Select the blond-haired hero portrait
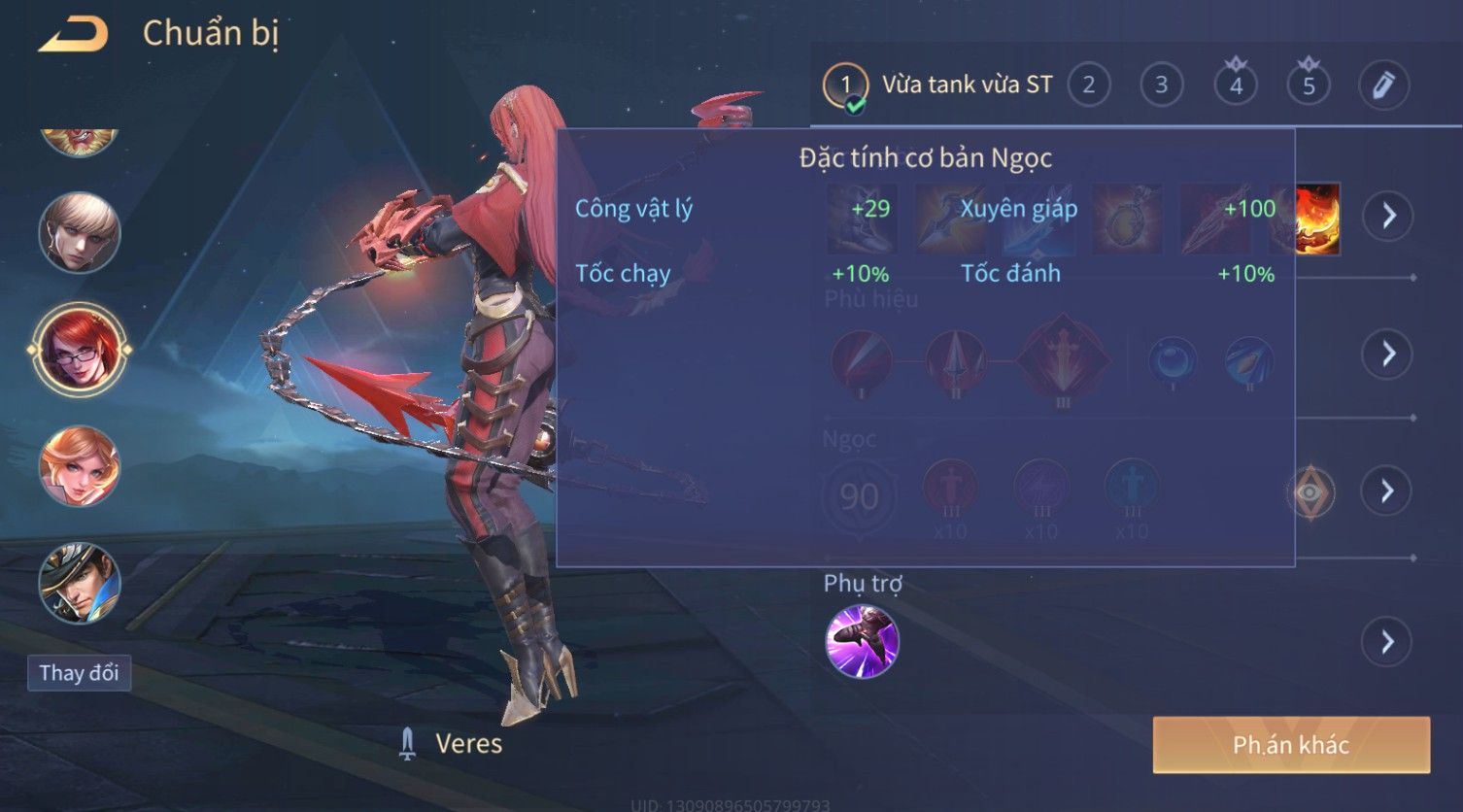 80,233
